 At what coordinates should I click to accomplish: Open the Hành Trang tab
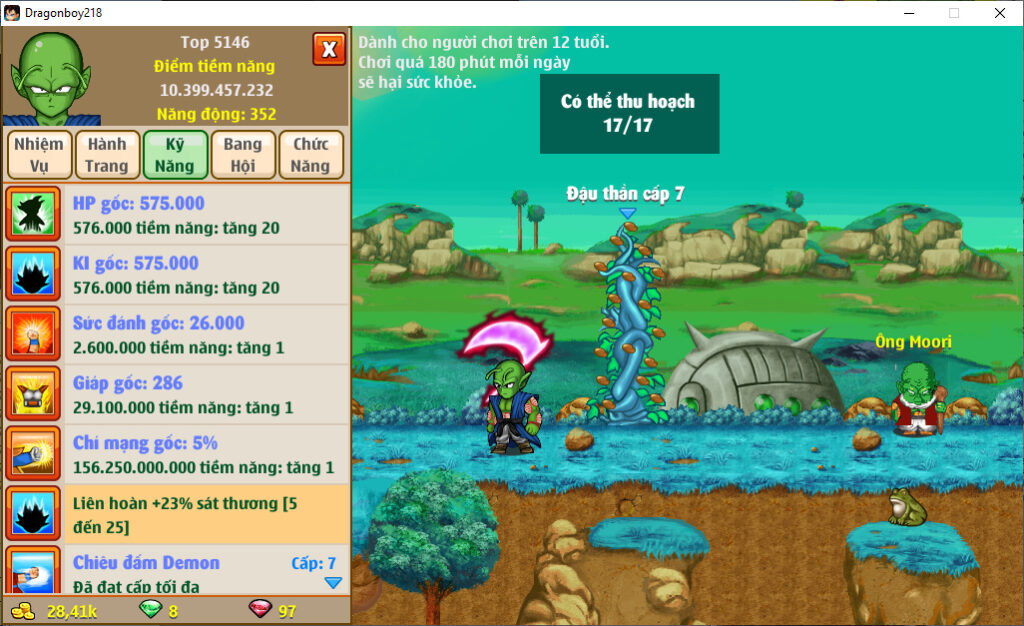(106, 155)
